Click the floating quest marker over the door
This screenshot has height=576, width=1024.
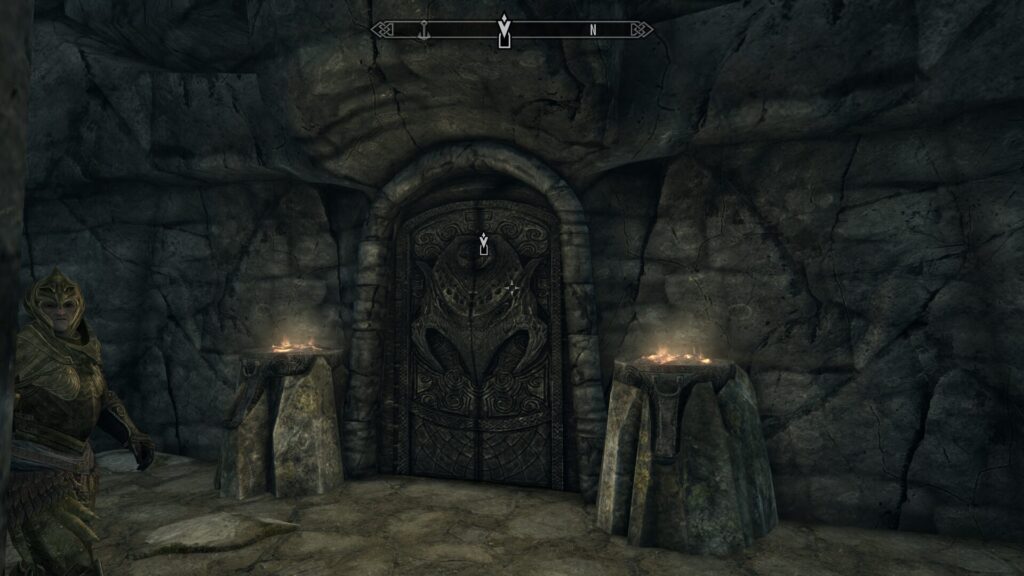[x=484, y=243]
